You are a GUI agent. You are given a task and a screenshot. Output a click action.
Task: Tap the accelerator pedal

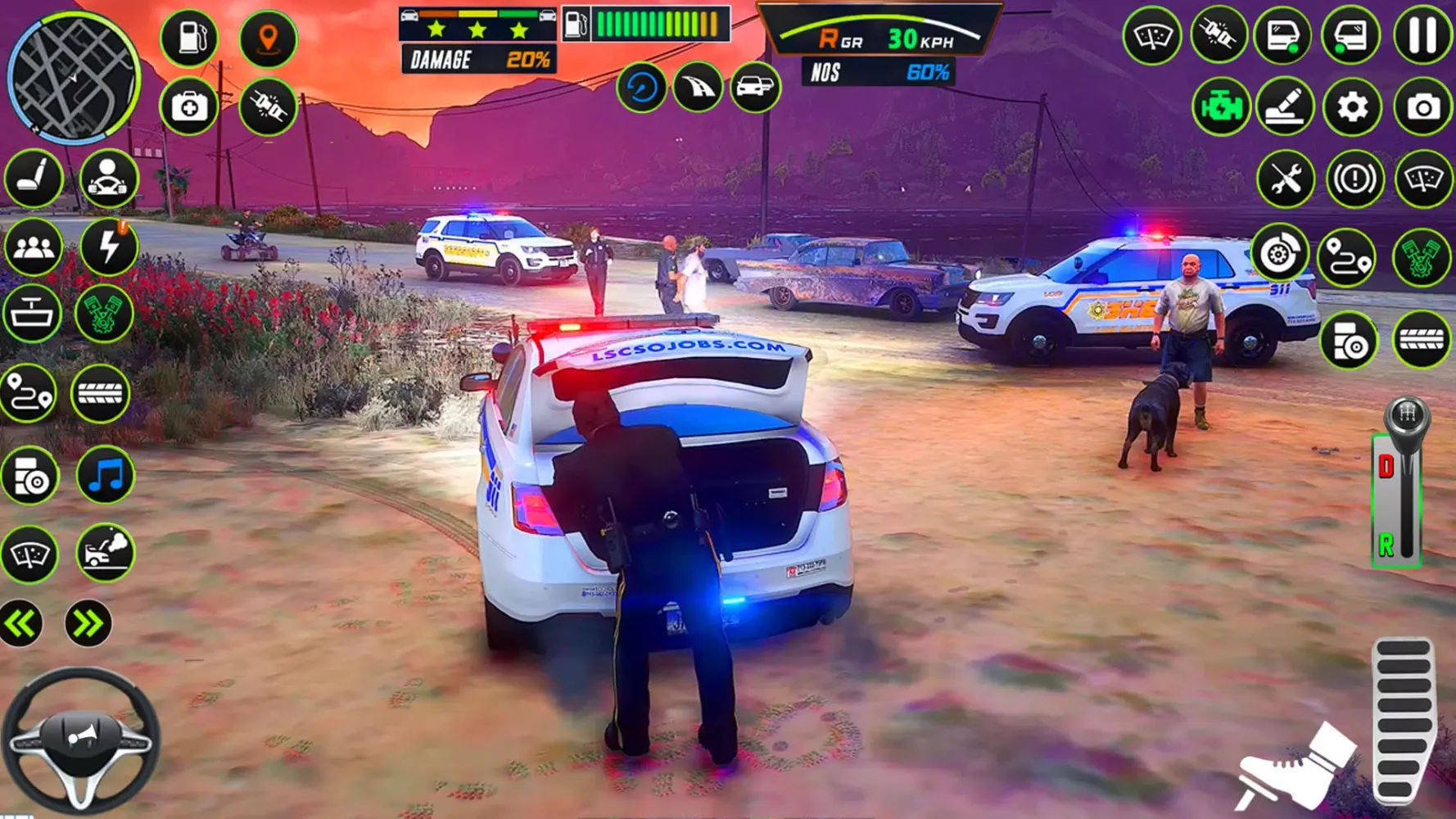pos(1404,721)
